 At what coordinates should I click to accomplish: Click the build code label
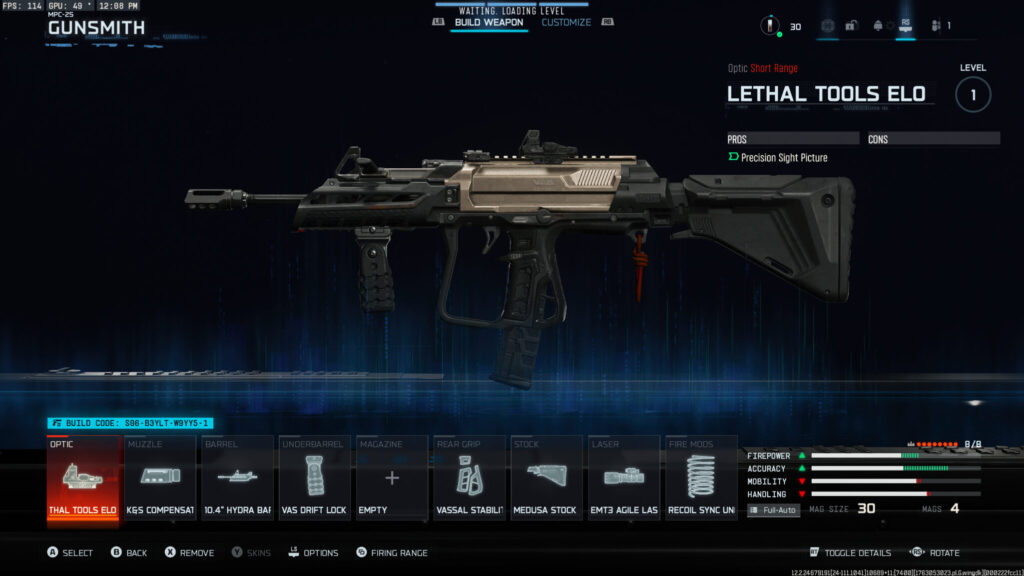130,424
